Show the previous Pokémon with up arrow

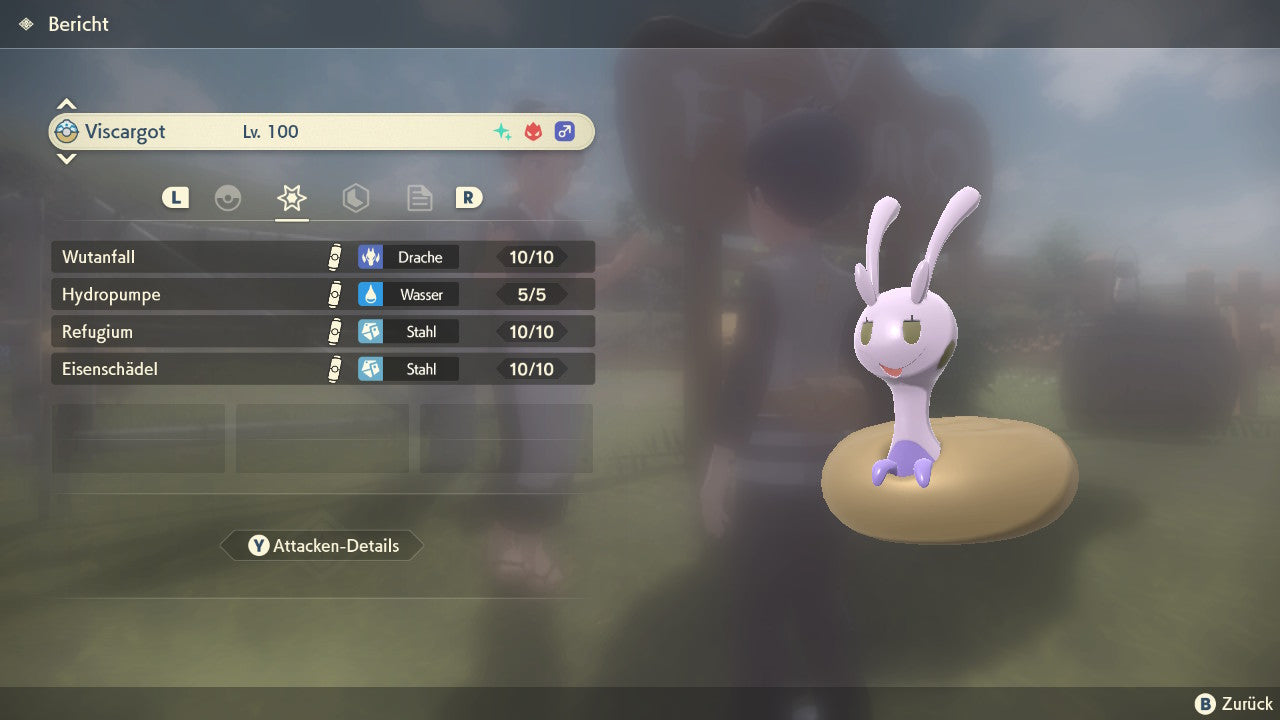[x=66, y=104]
